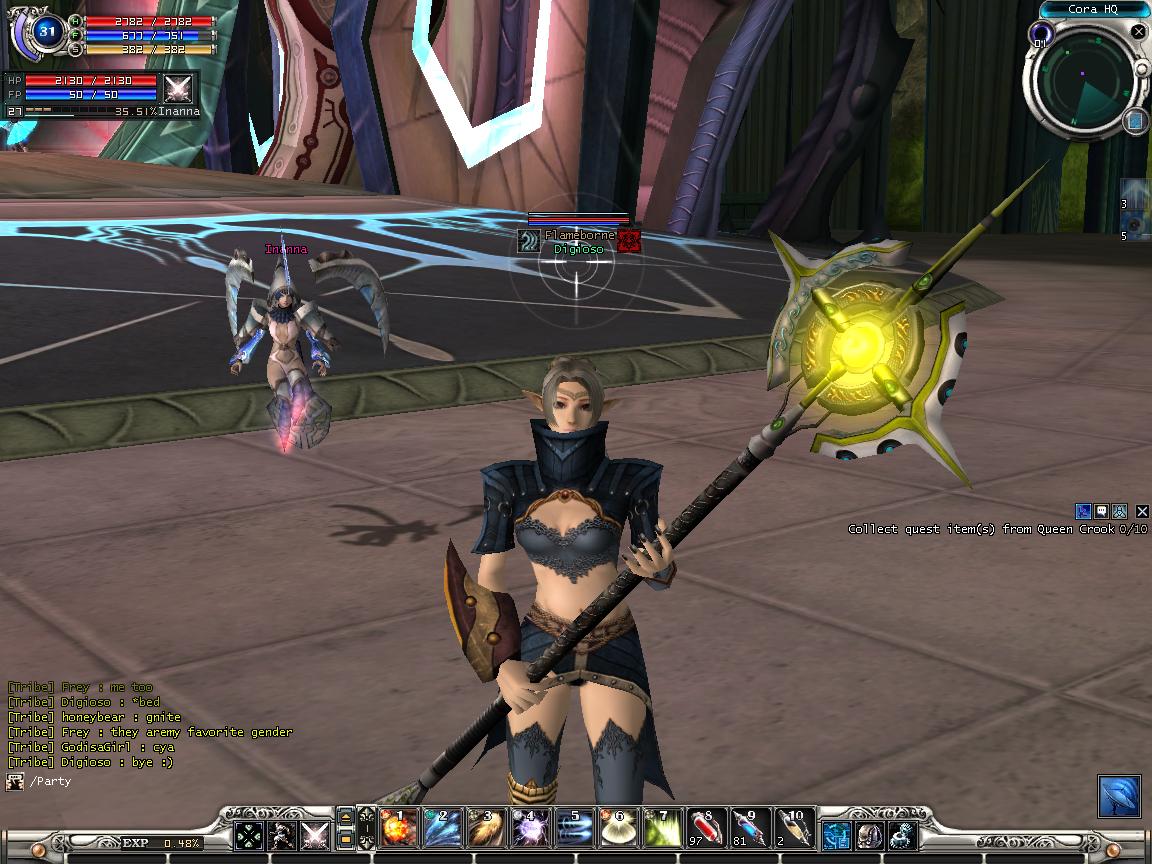Drink the red HP potion
The height and width of the screenshot is (864, 1152).
click(707, 830)
